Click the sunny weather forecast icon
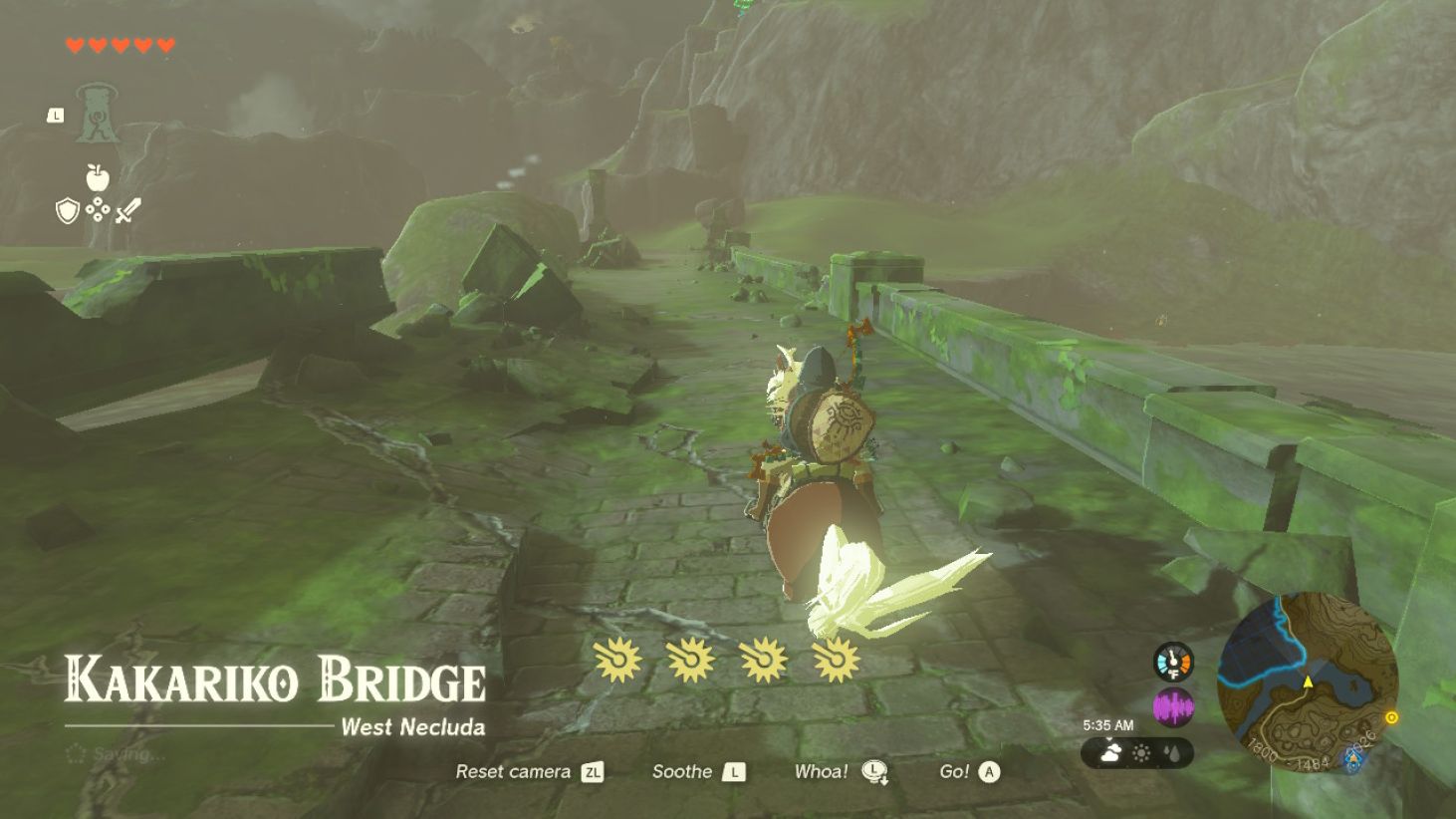Image resolution: width=1456 pixels, height=819 pixels. click(1141, 752)
